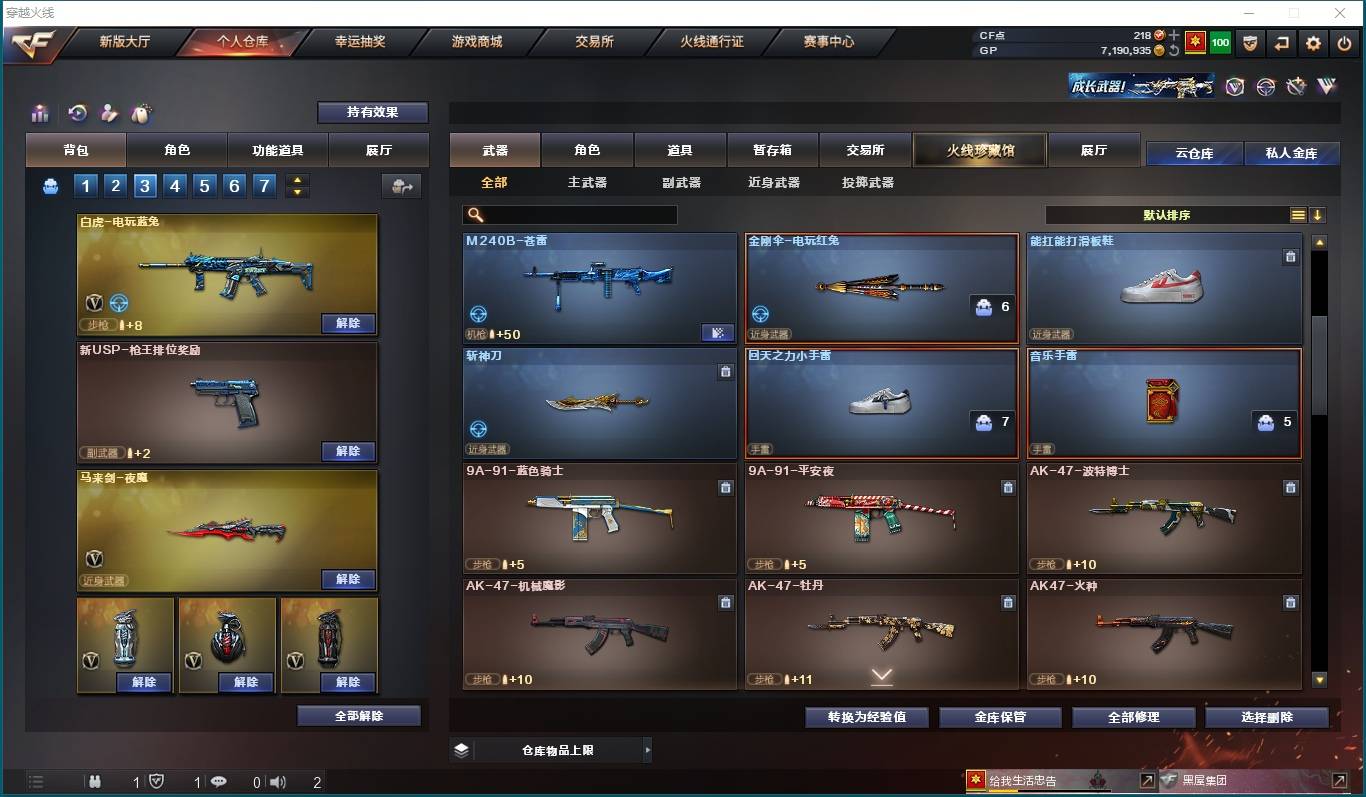Viewport: 1366px width, 797px height.
Task: Open the 幸运抽奖 menu at the top
Action: point(359,42)
